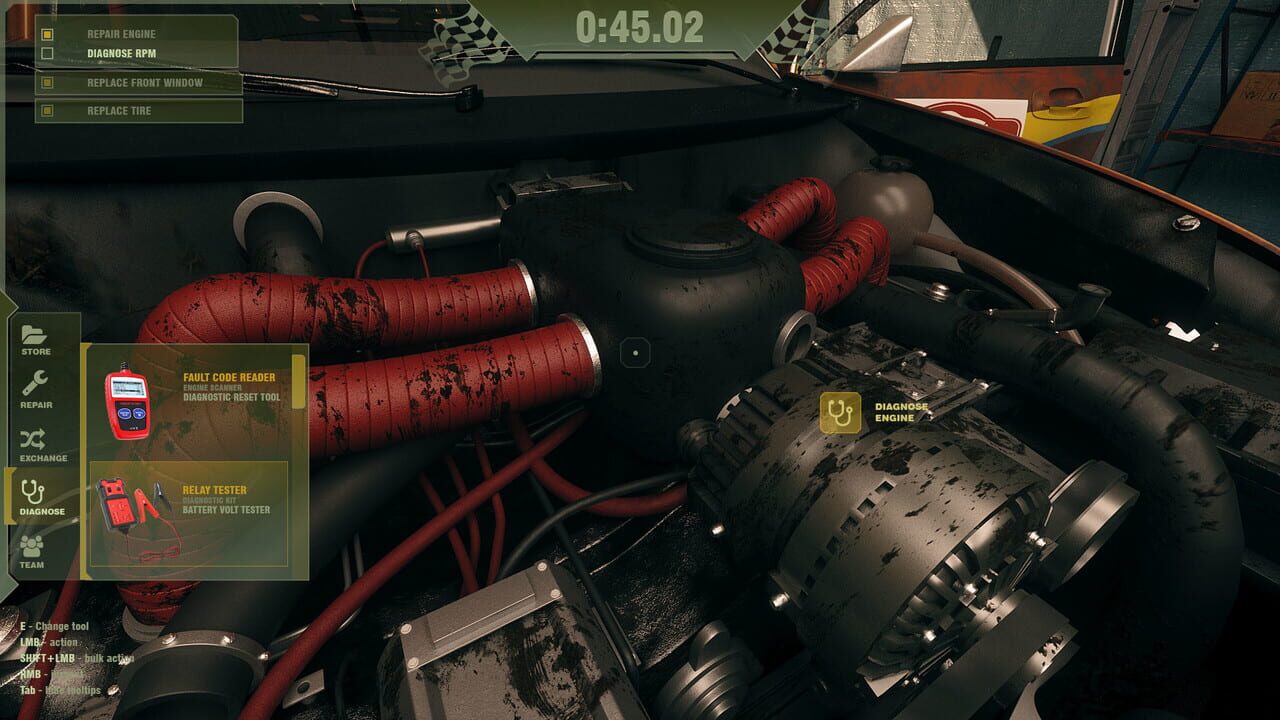
Task: Open the Team panel
Action: click(x=34, y=550)
